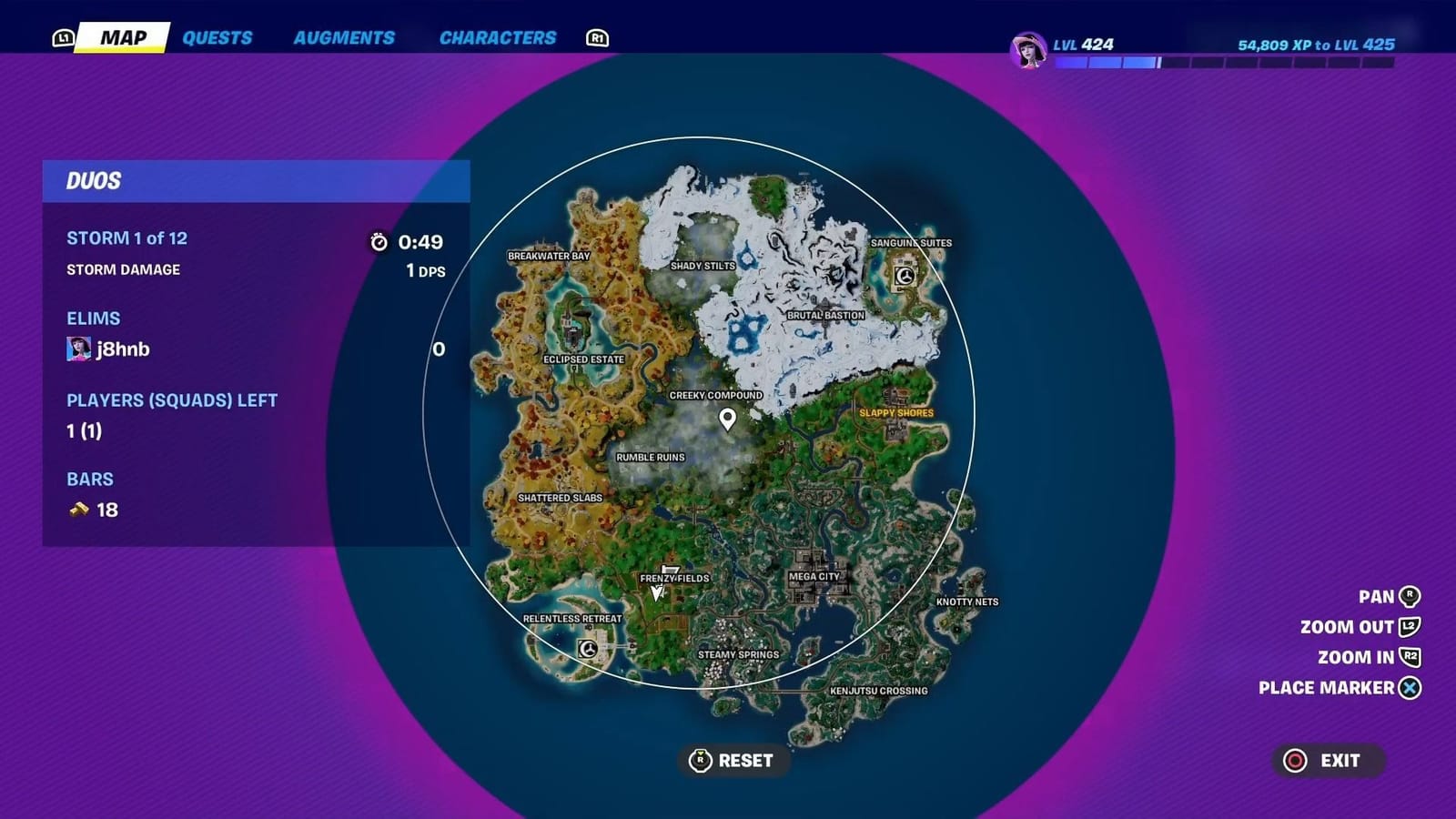1456x819 pixels.
Task: Open the CHARACTERS section
Action: [496, 37]
